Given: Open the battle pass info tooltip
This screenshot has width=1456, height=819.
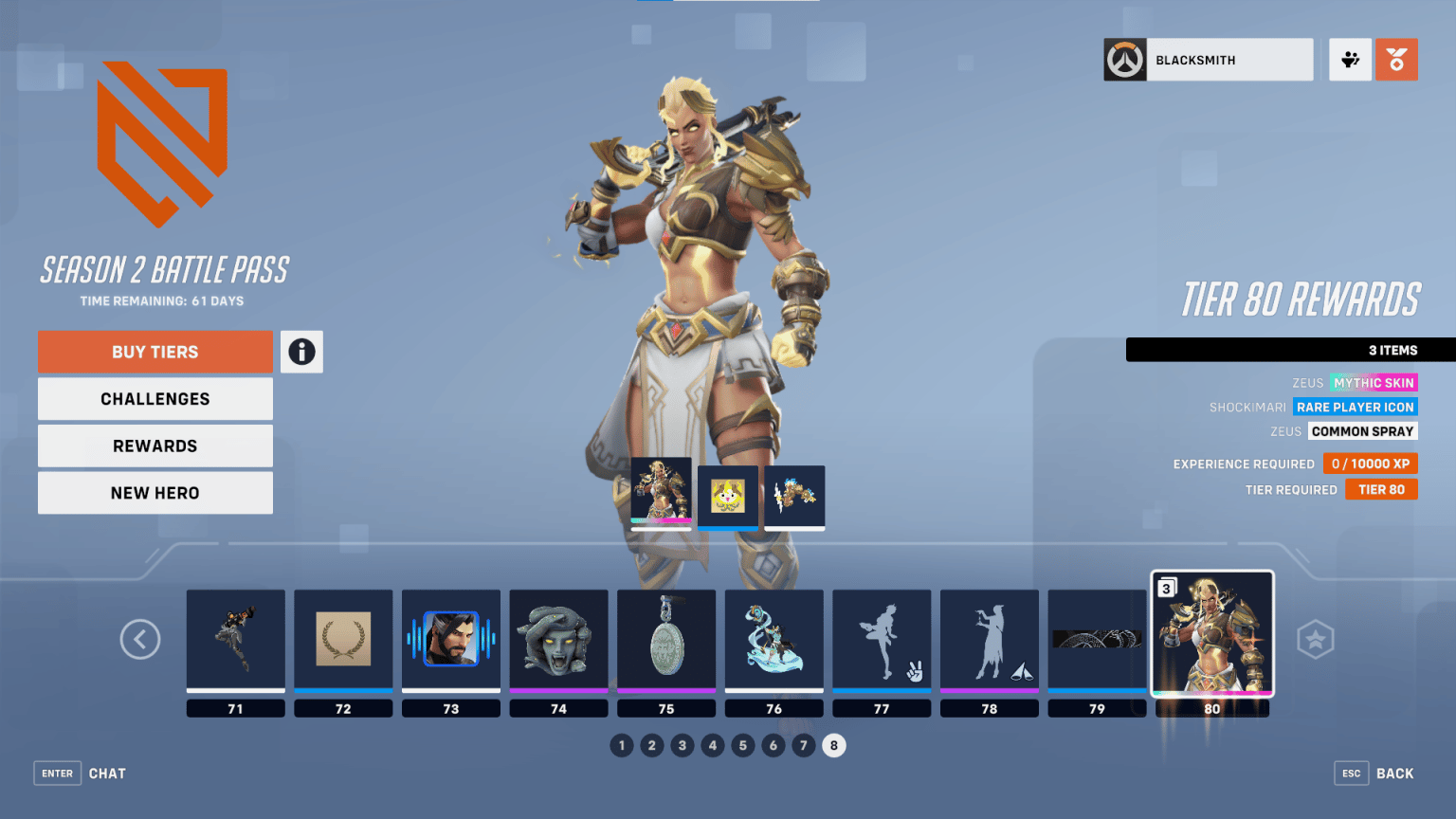Looking at the screenshot, I should click(301, 352).
